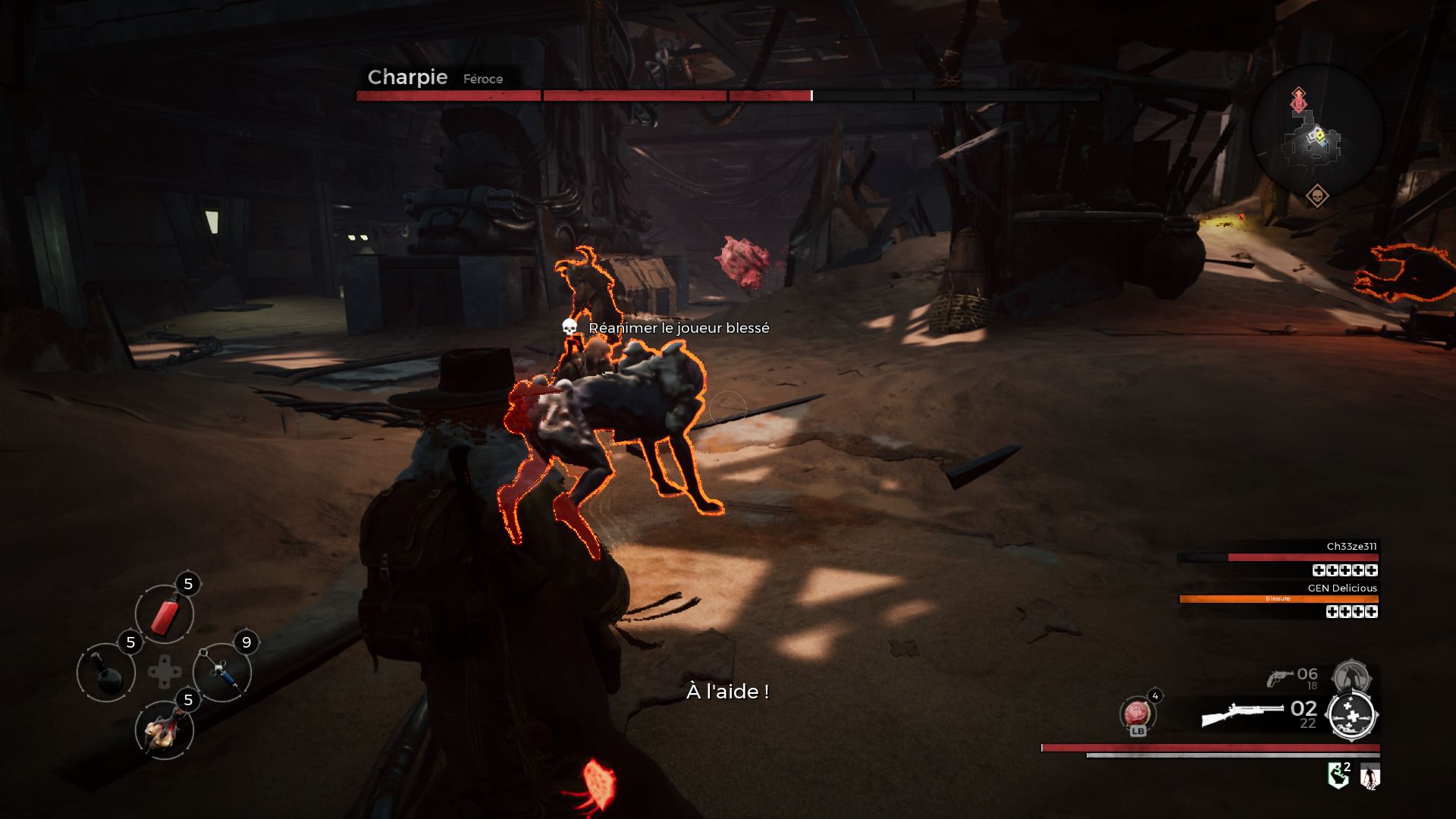Use the black bomb consumable slot
Screen dimensions: 1456x819
click(x=106, y=672)
